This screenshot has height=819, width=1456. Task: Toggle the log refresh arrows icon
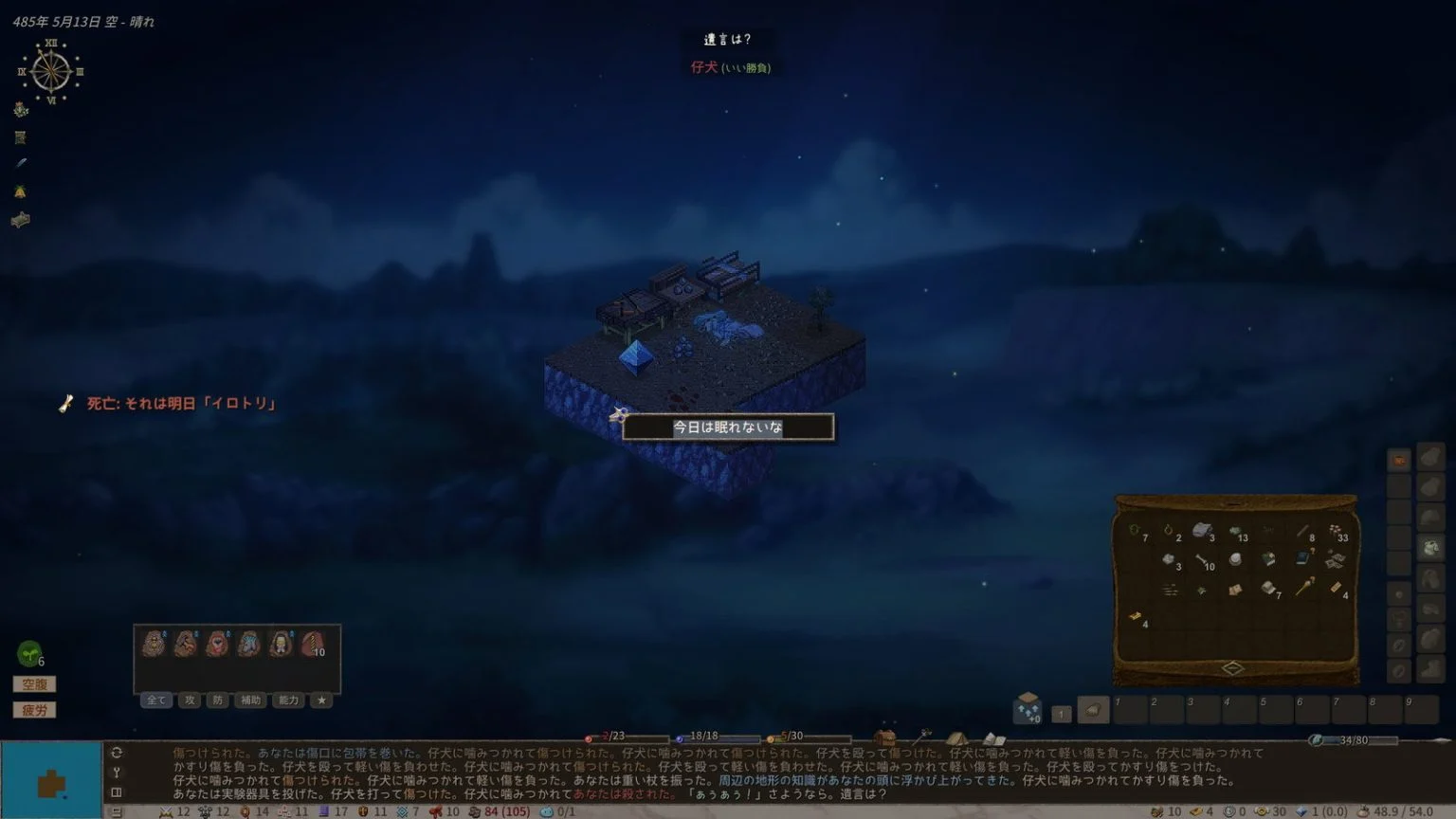(117, 753)
